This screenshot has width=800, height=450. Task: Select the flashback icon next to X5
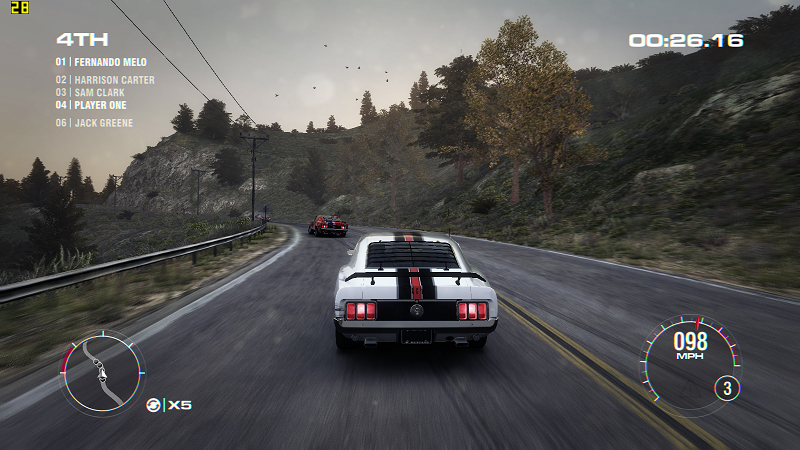coord(153,405)
